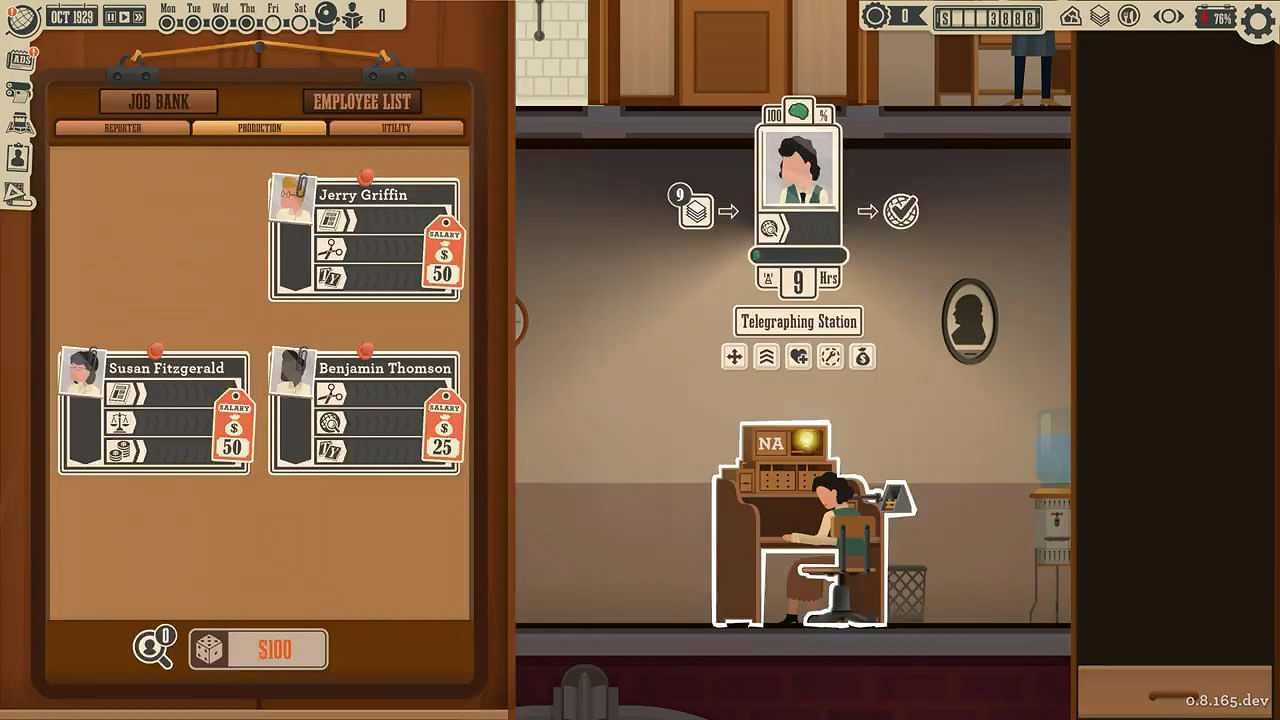Screen dimensions: 1280x720
Task: Switch to the Utility job tab
Action: coord(395,127)
